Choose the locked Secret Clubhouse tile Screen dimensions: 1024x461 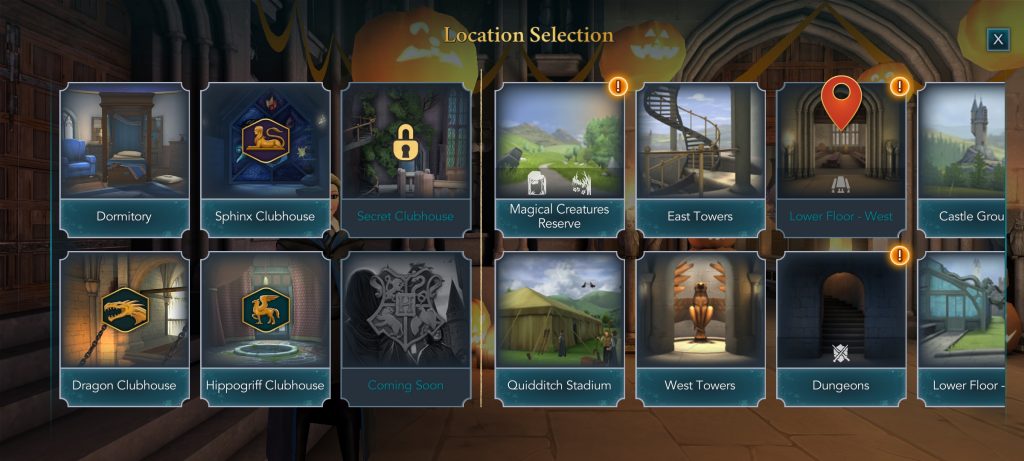(405, 158)
